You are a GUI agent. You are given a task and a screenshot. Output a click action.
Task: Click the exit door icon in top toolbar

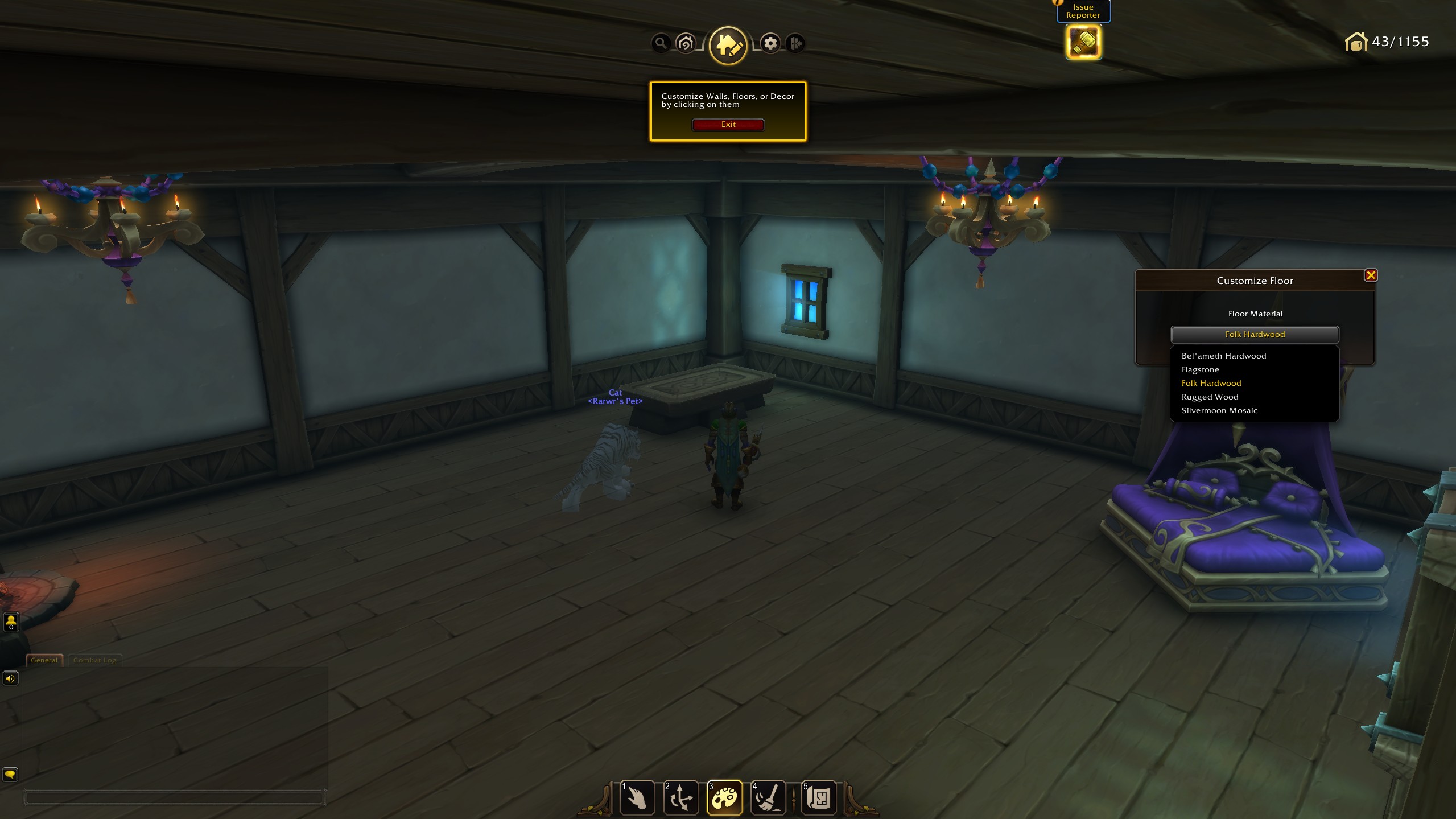tap(796, 43)
